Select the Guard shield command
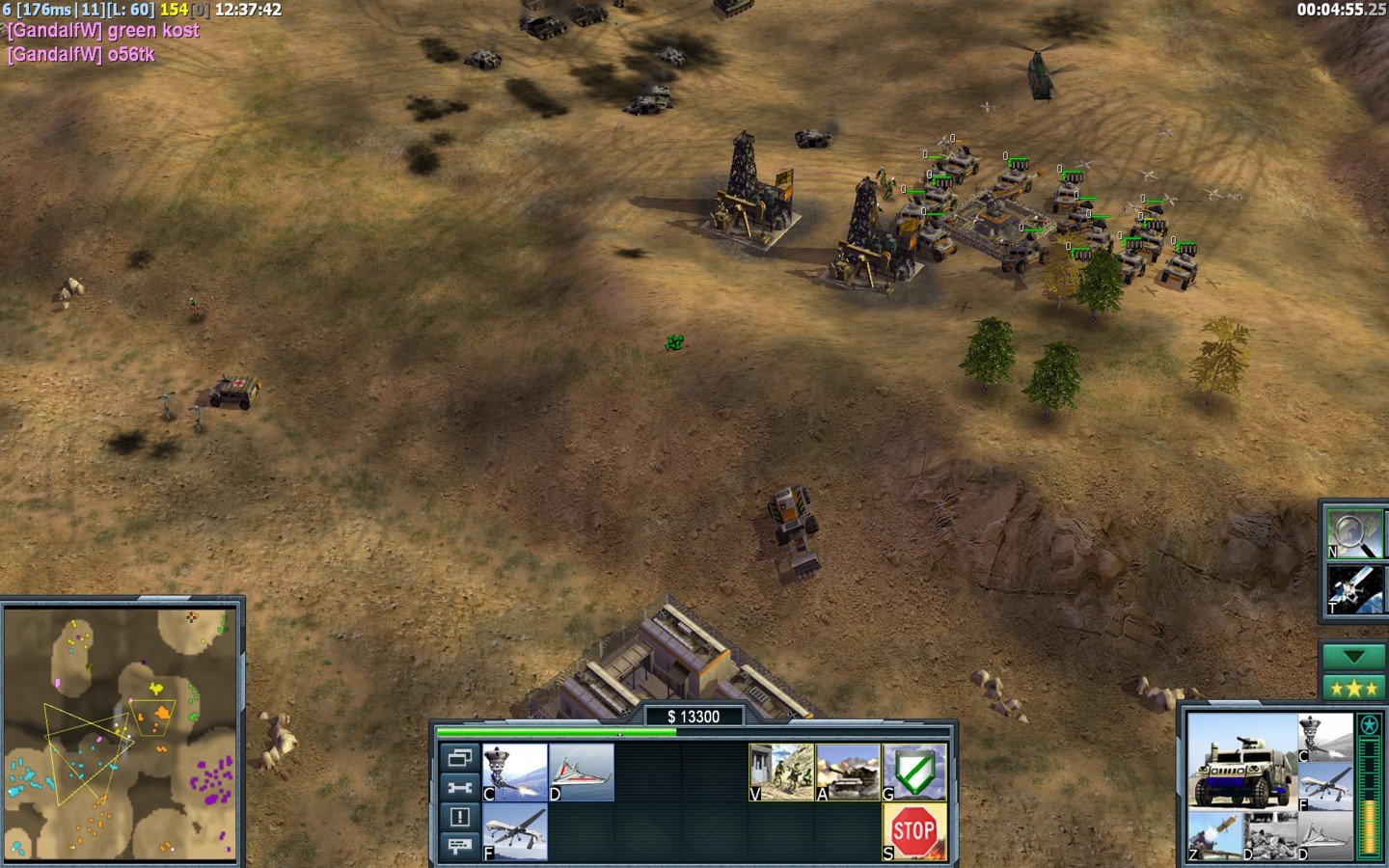Screen dimensions: 1389x868 pos(914,772)
